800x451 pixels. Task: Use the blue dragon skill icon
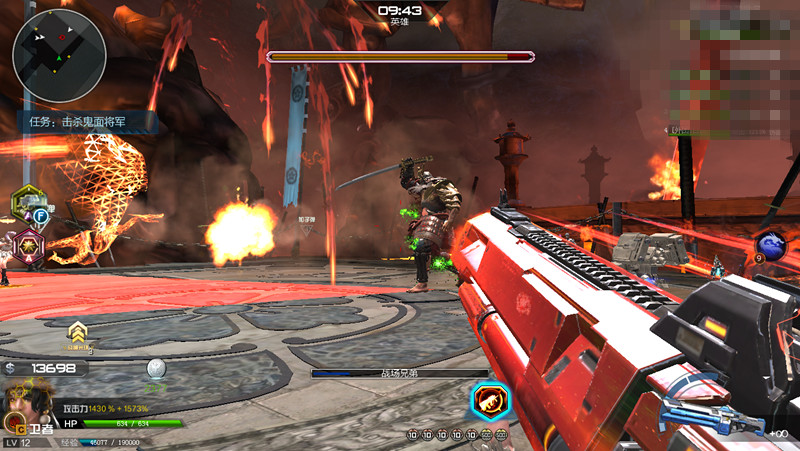pyautogui.click(x=771, y=245)
